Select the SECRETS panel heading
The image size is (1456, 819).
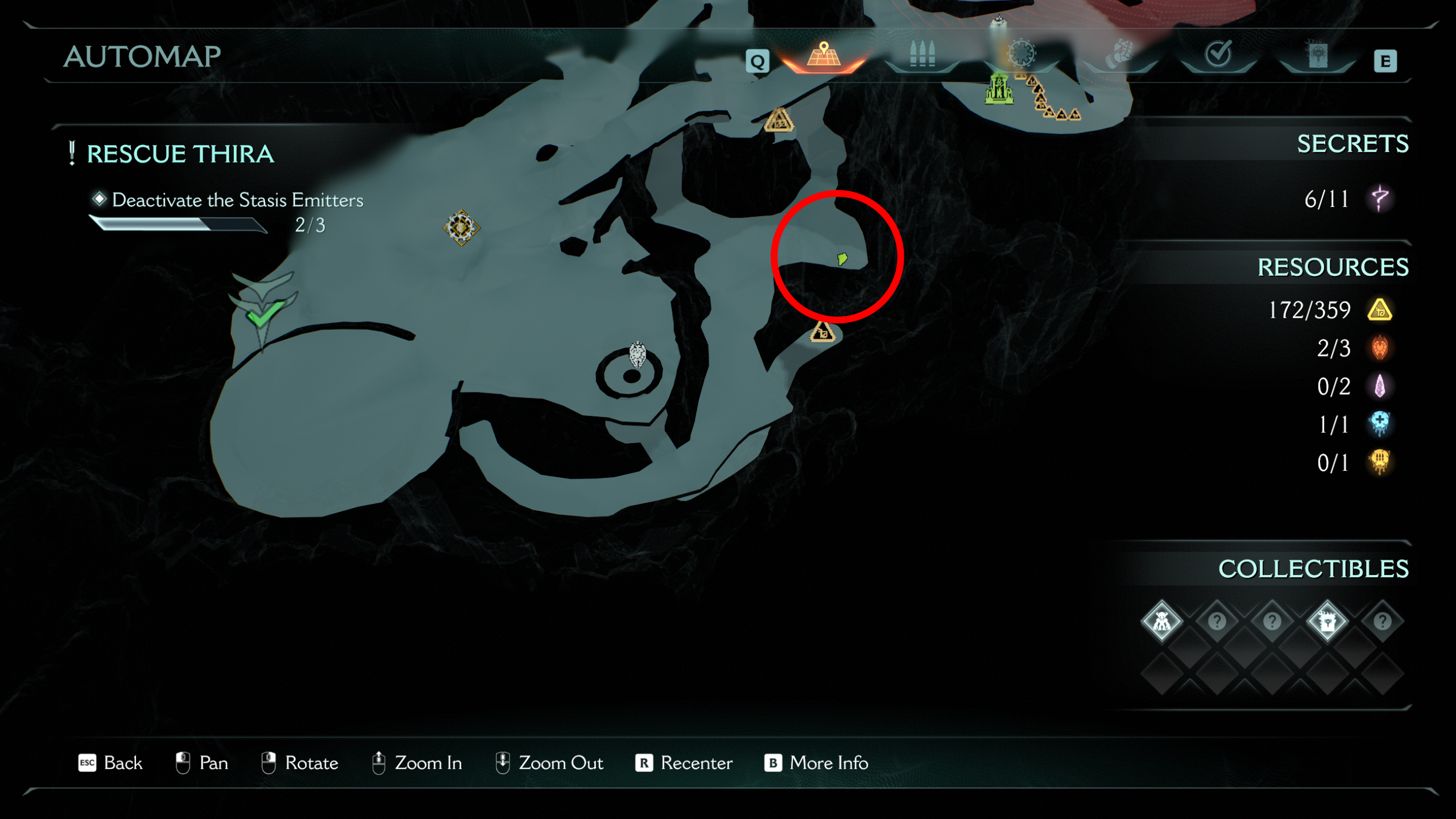pyautogui.click(x=1352, y=144)
